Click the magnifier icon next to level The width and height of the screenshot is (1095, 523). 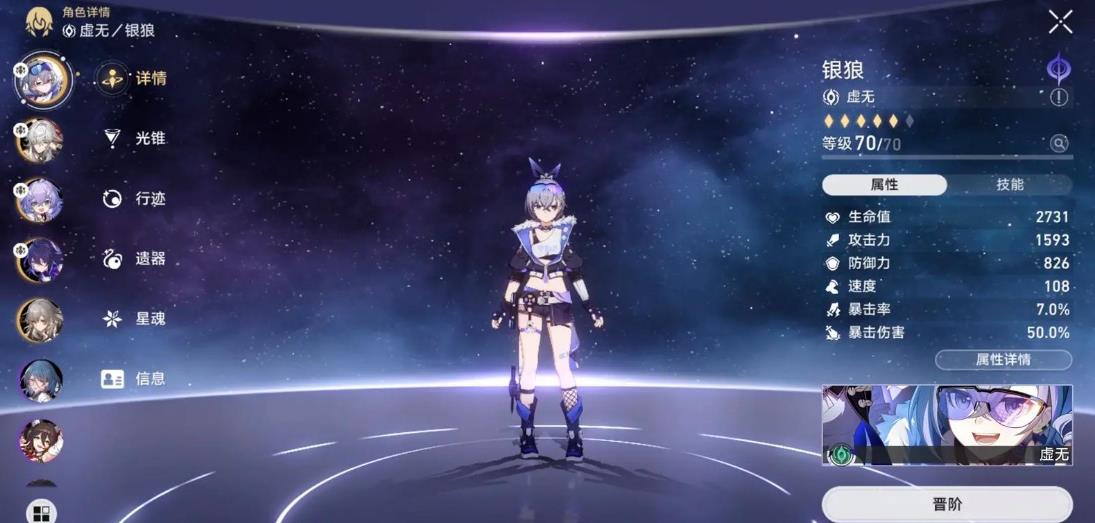tap(1058, 144)
